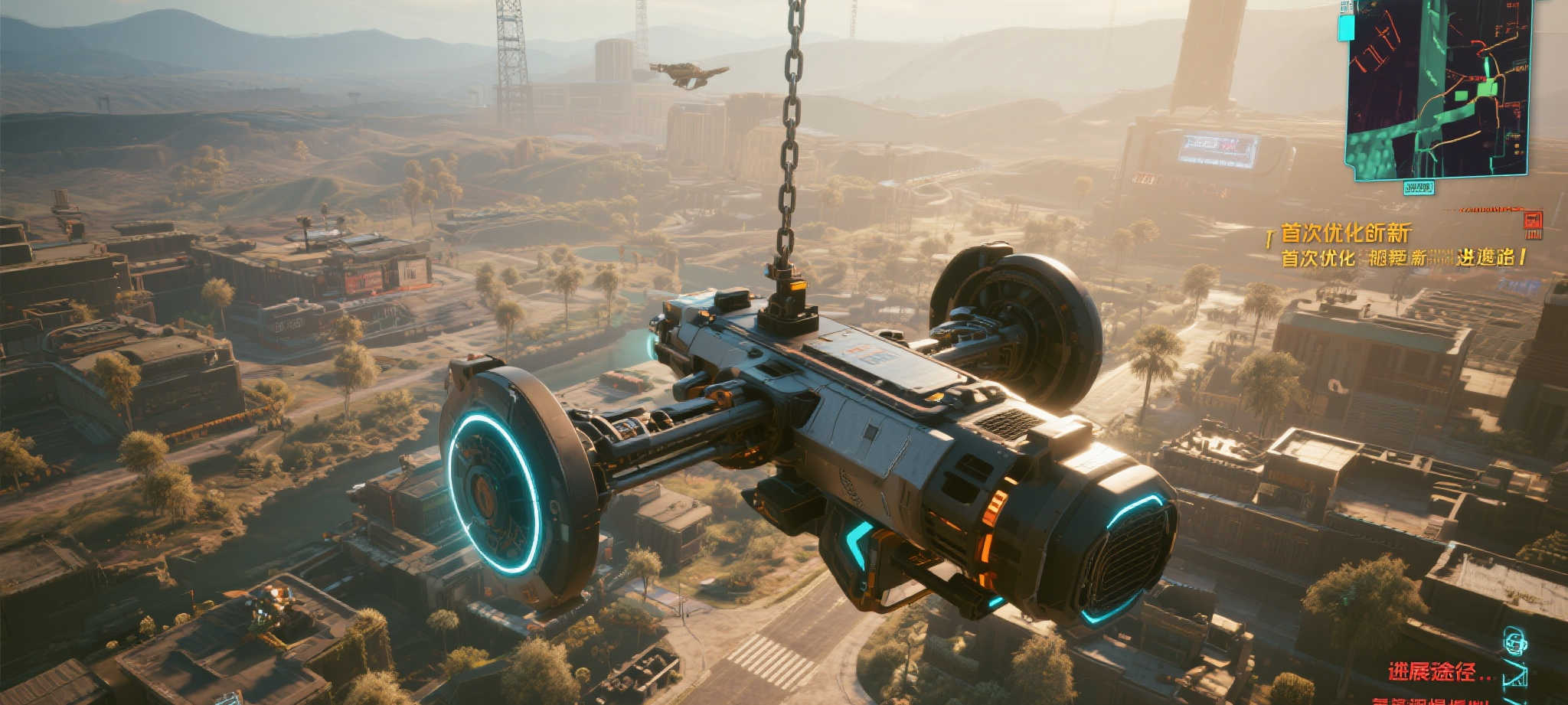Click the cyan face icon
The height and width of the screenshot is (705, 1568).
tap(1514, 641)
